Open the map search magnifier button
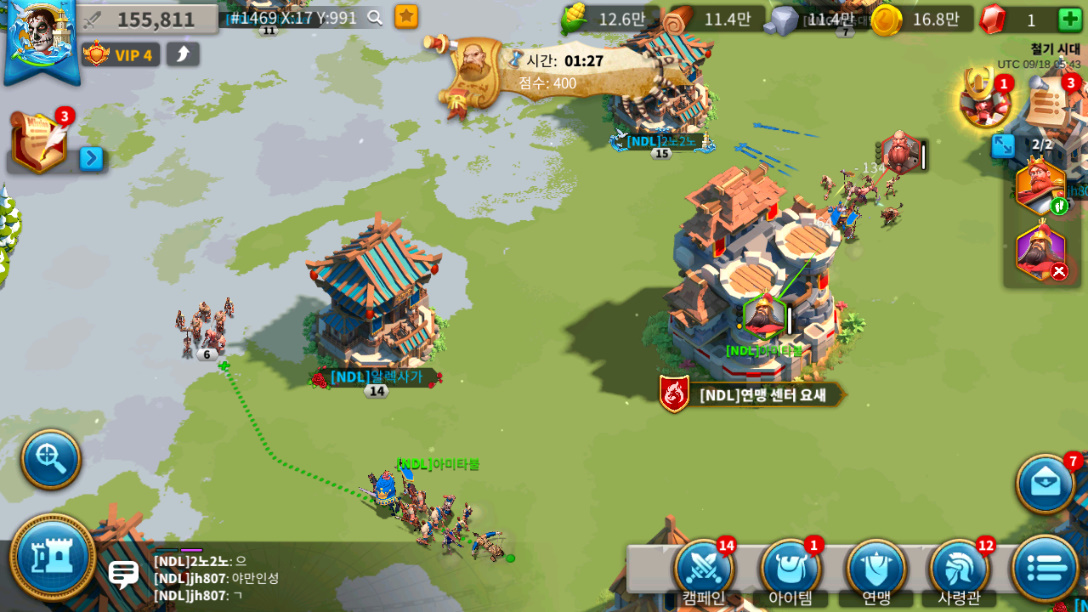This screenshot has width=1088, height=612. pyautogui.click(x=51, y=459)
